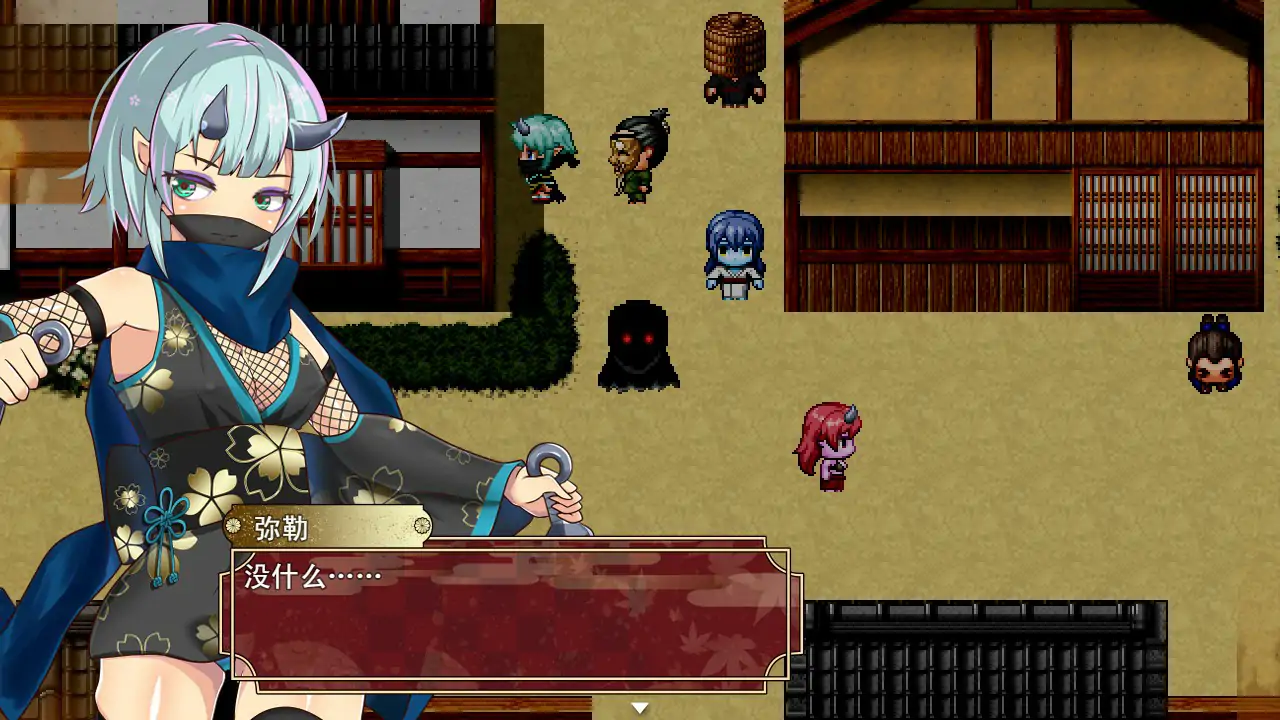
Task: Click the basket-hatted villager sprite at top
Action: pos(733,55)
